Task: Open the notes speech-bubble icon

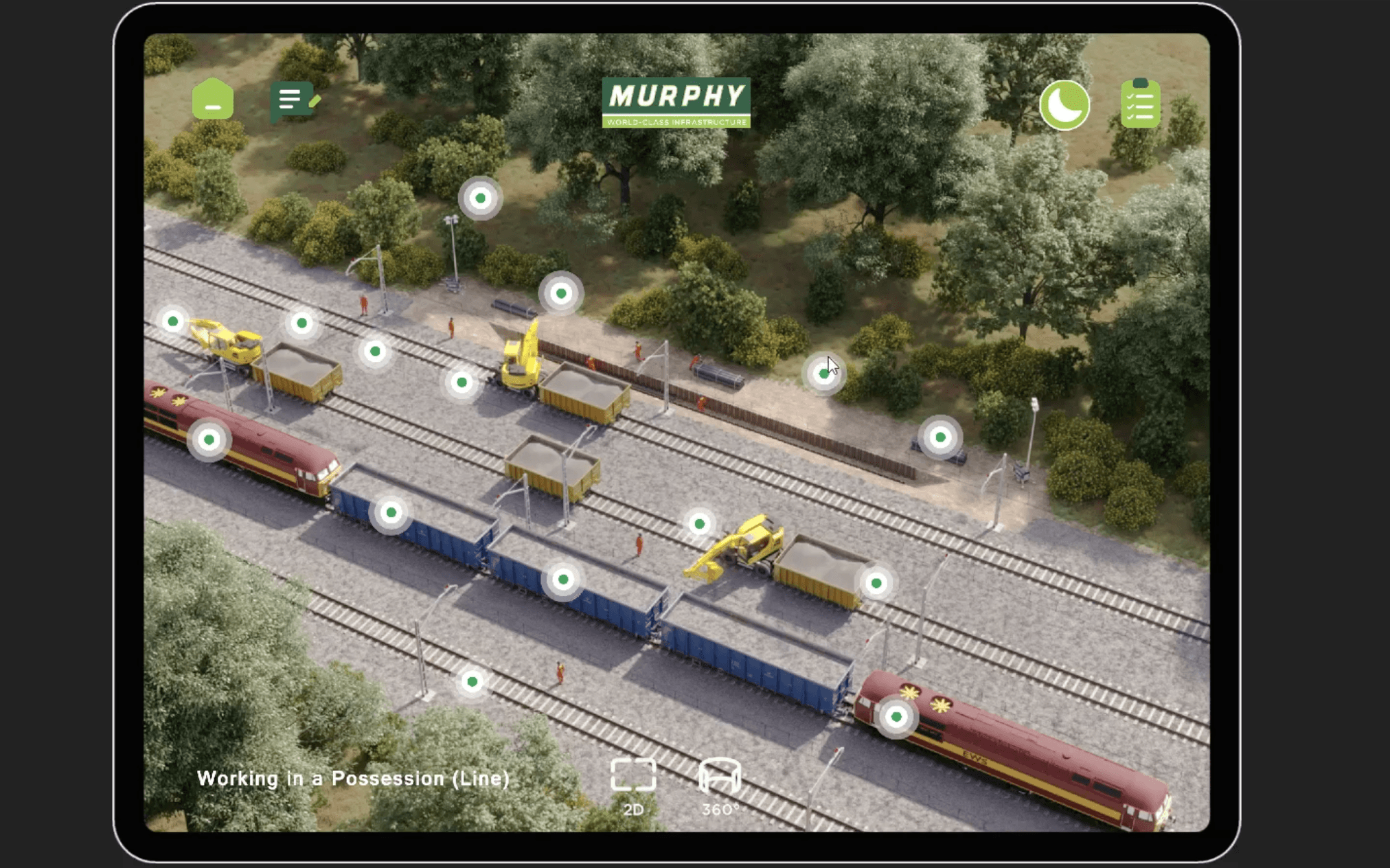Action: click(x=293, y=101)
